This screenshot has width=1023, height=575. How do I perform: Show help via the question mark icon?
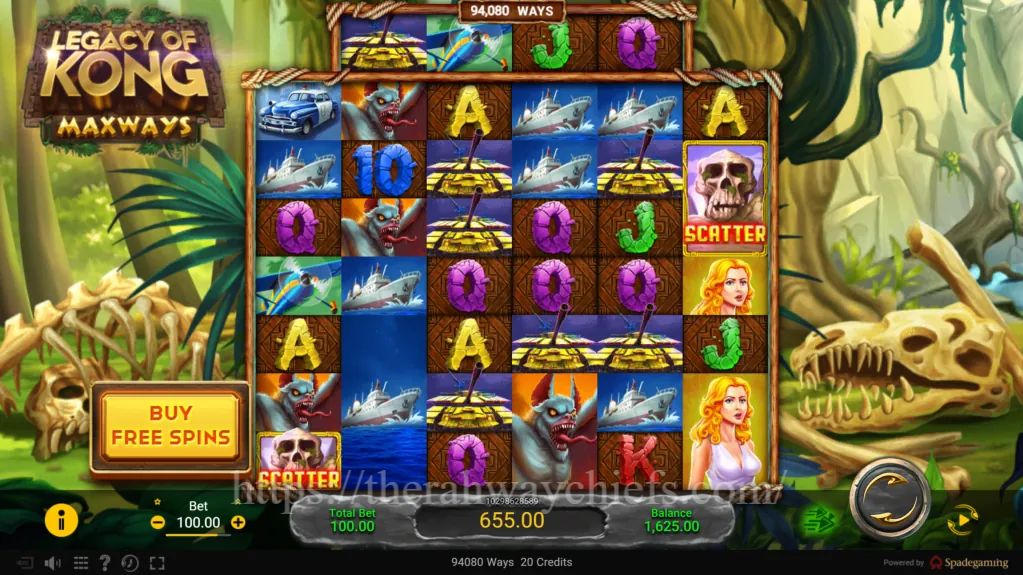[106, 563]
